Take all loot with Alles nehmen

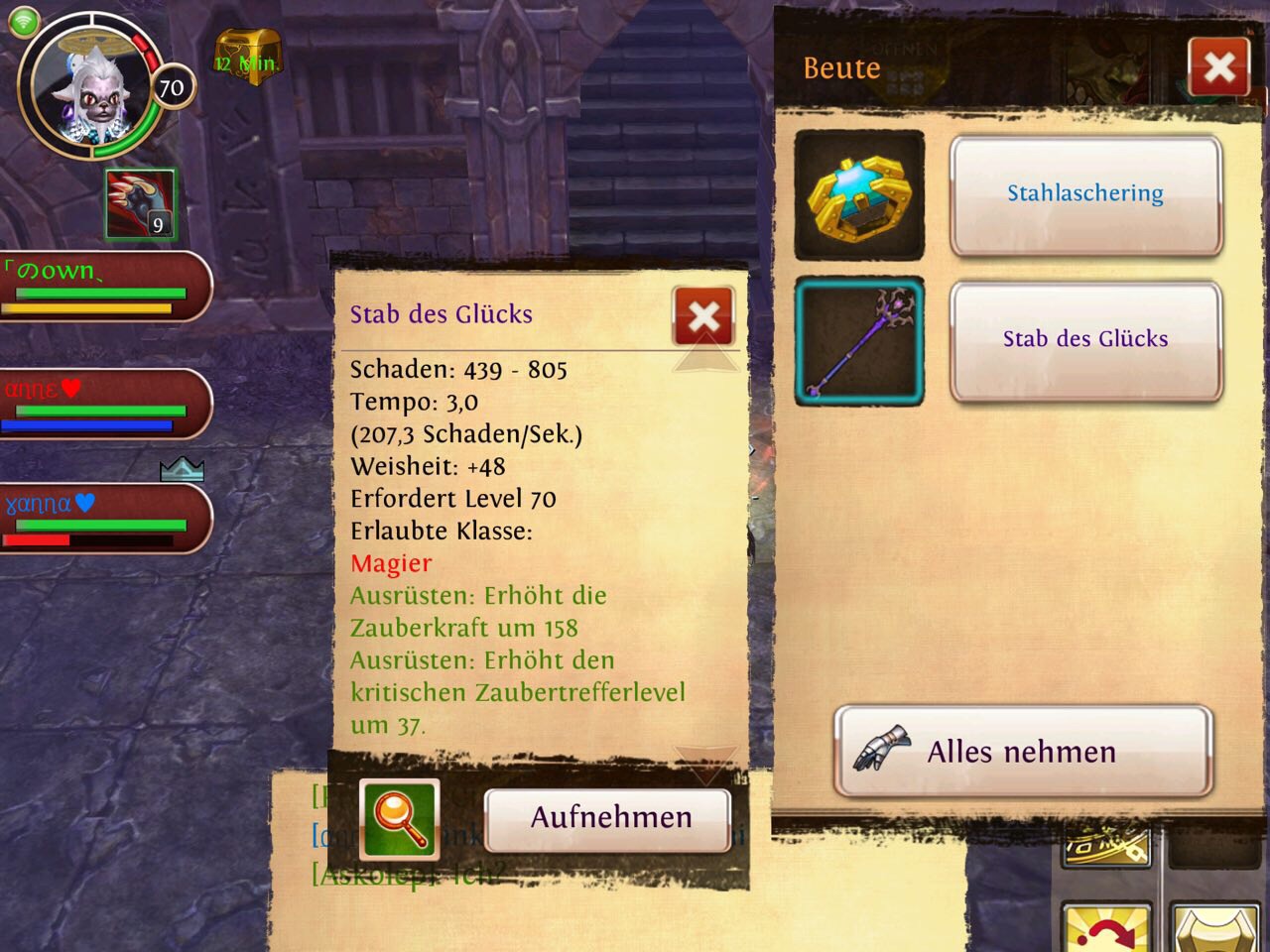1023,751
